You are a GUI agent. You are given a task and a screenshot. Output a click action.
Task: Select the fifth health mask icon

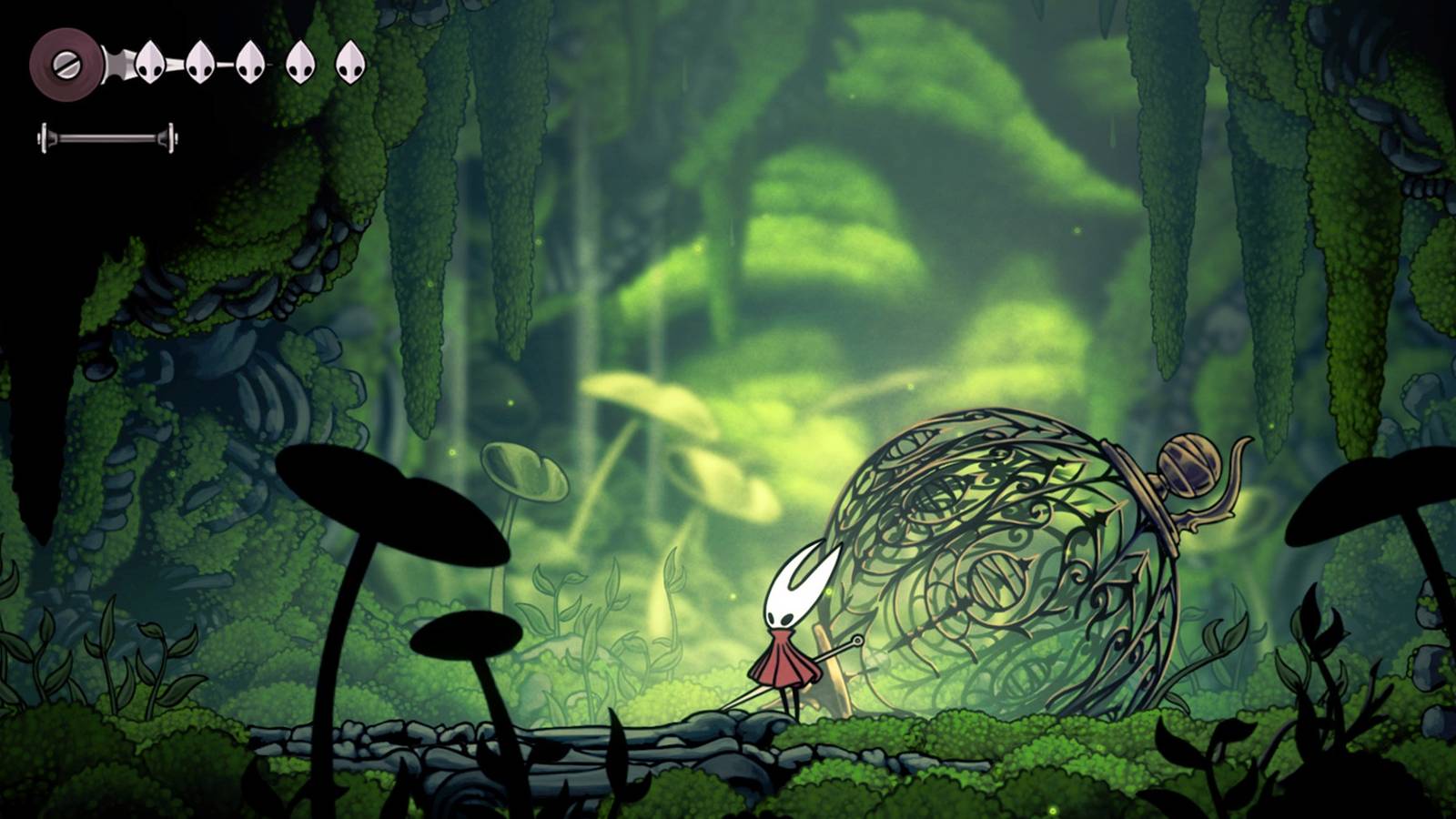tap(349, 62)
